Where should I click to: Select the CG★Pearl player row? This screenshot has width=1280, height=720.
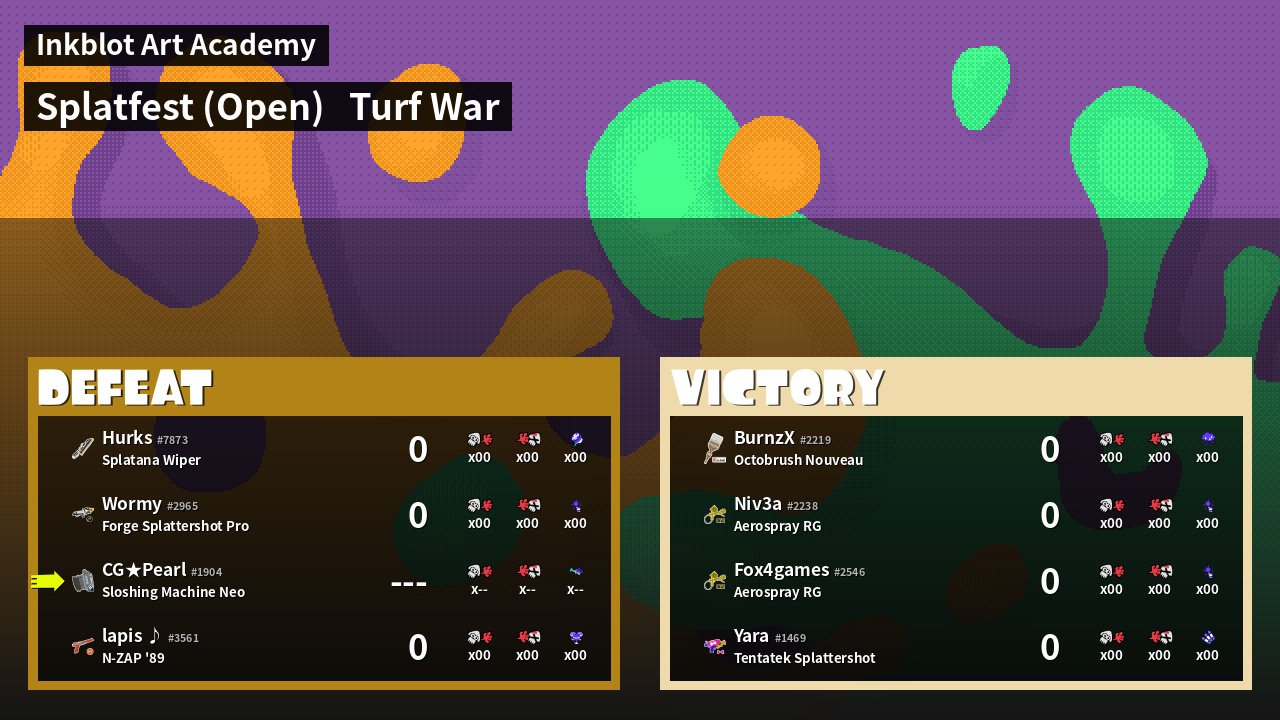324,581
